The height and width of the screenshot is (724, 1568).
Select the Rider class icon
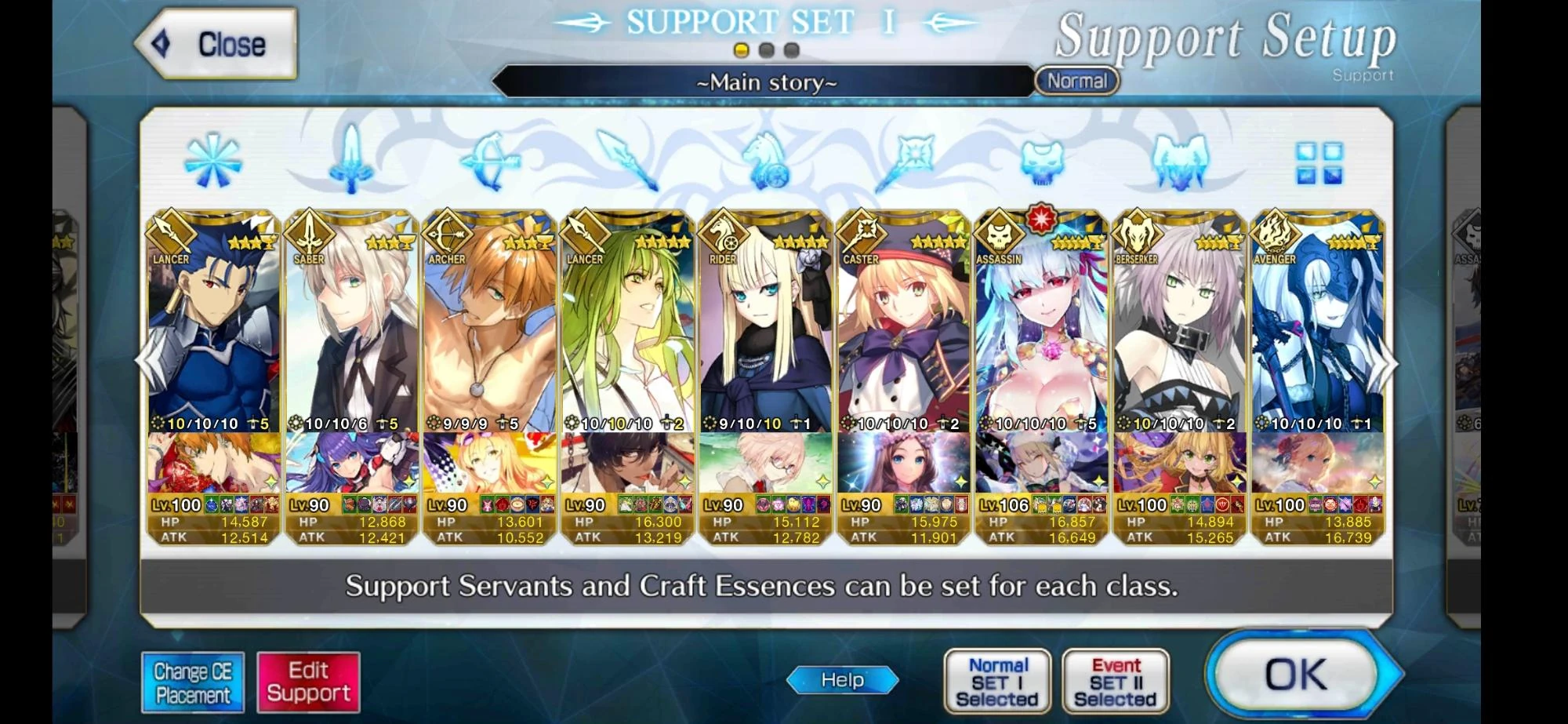[767, 161]
